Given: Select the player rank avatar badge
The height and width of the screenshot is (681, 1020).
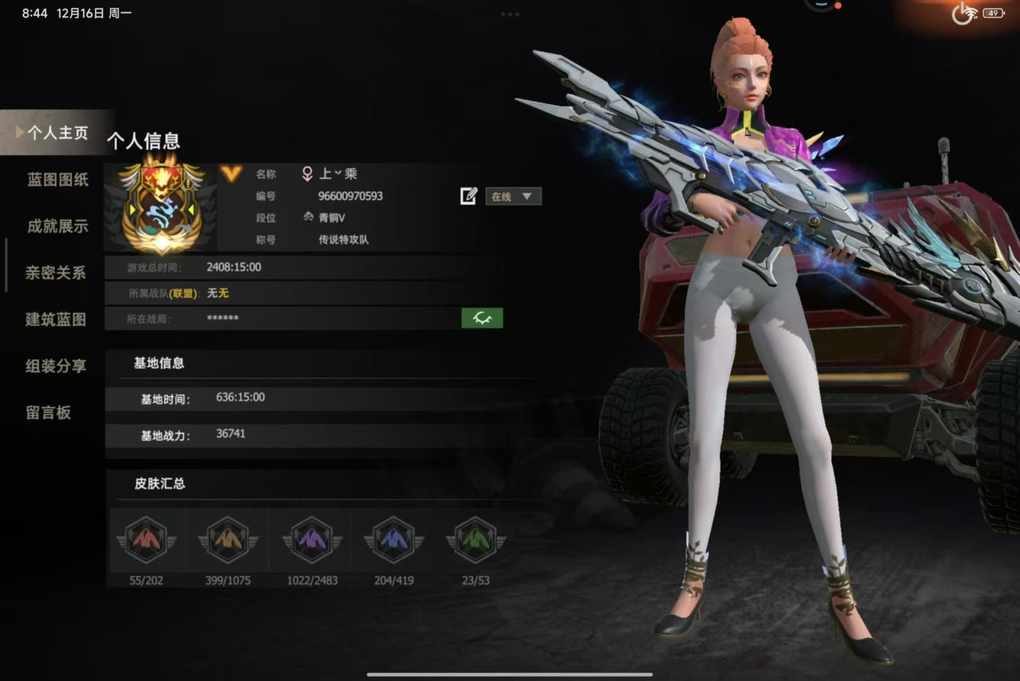Looking at the screenshot, I should [162, 207].
